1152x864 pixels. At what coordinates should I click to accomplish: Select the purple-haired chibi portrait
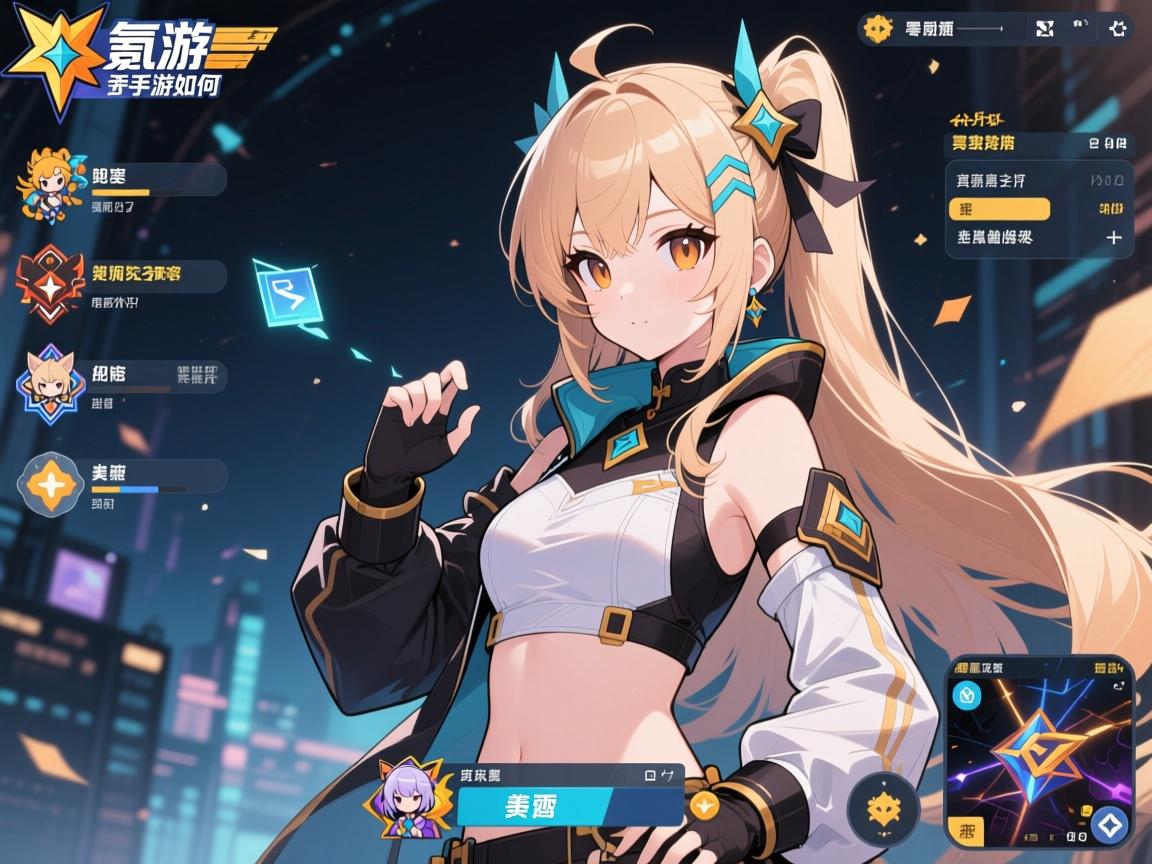(x=411, y=802)
